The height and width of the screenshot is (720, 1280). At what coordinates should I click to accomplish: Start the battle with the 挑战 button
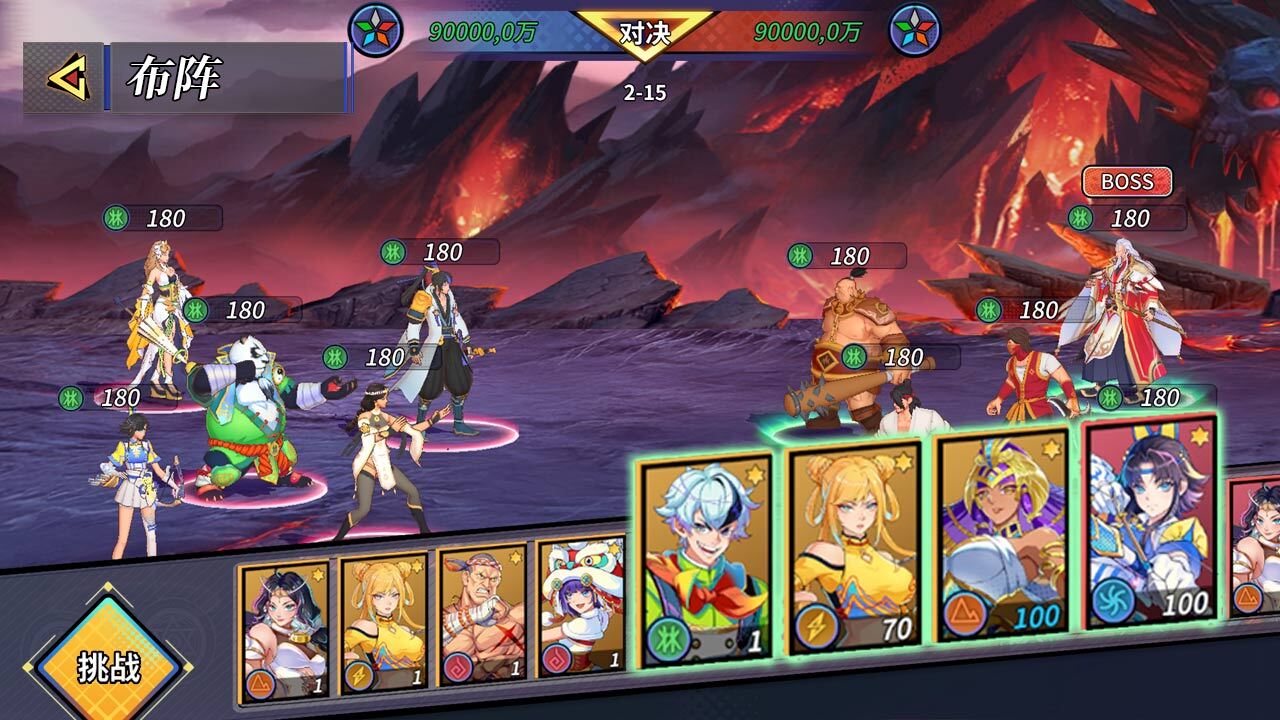(109, 665)
